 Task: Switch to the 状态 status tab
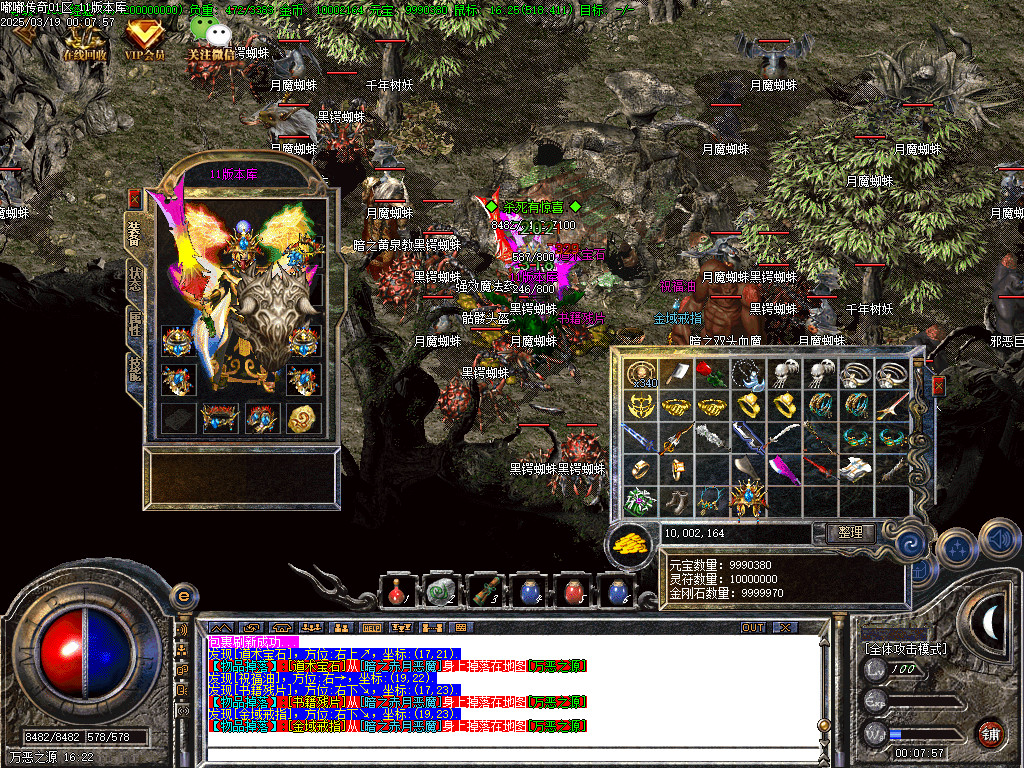click(x=134, y=281)
